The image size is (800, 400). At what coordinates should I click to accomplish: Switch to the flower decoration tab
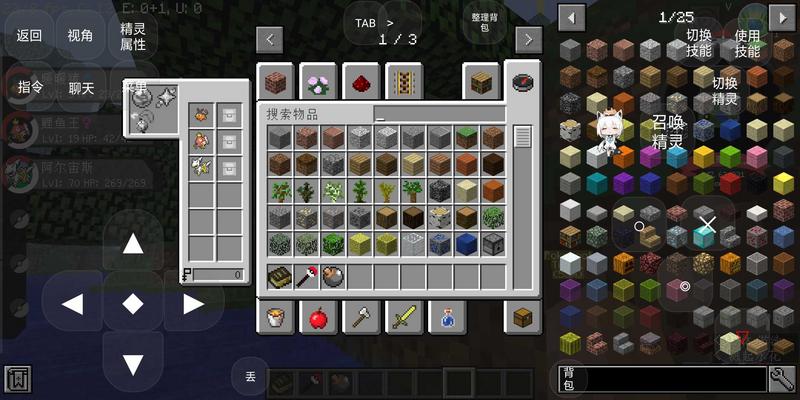pos(317,82)
